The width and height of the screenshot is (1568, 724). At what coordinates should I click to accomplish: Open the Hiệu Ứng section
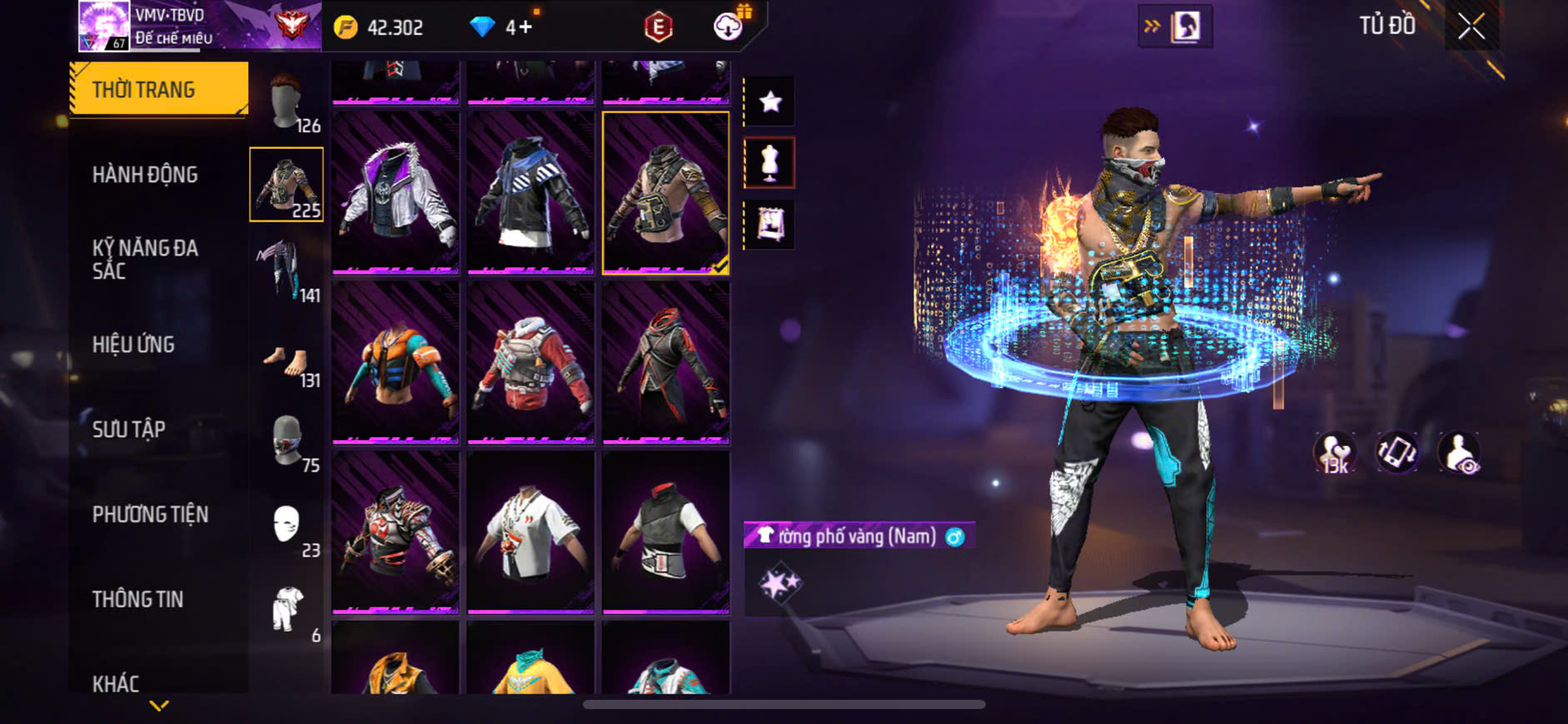[x=133, y=345]
